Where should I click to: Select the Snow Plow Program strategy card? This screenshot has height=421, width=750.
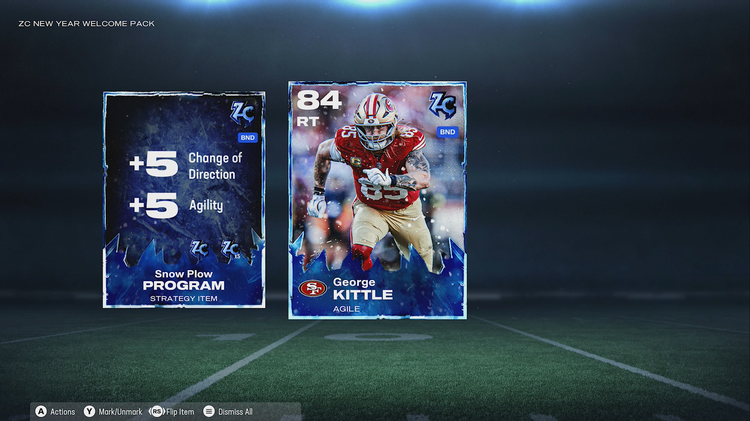(184, 199)
